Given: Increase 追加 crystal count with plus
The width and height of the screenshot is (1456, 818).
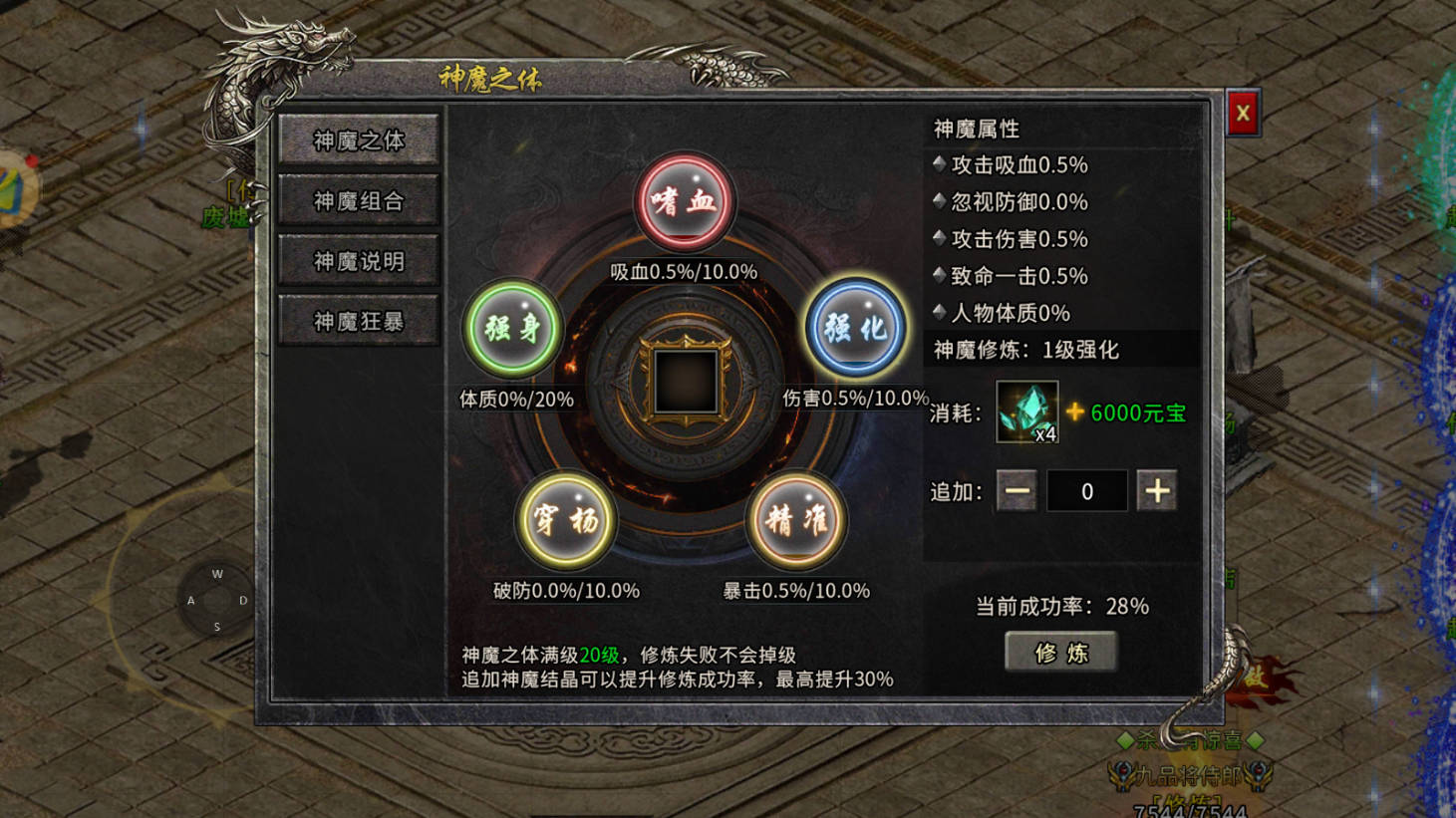Looking at the screenshot, I should click(x=1157, y=490).
